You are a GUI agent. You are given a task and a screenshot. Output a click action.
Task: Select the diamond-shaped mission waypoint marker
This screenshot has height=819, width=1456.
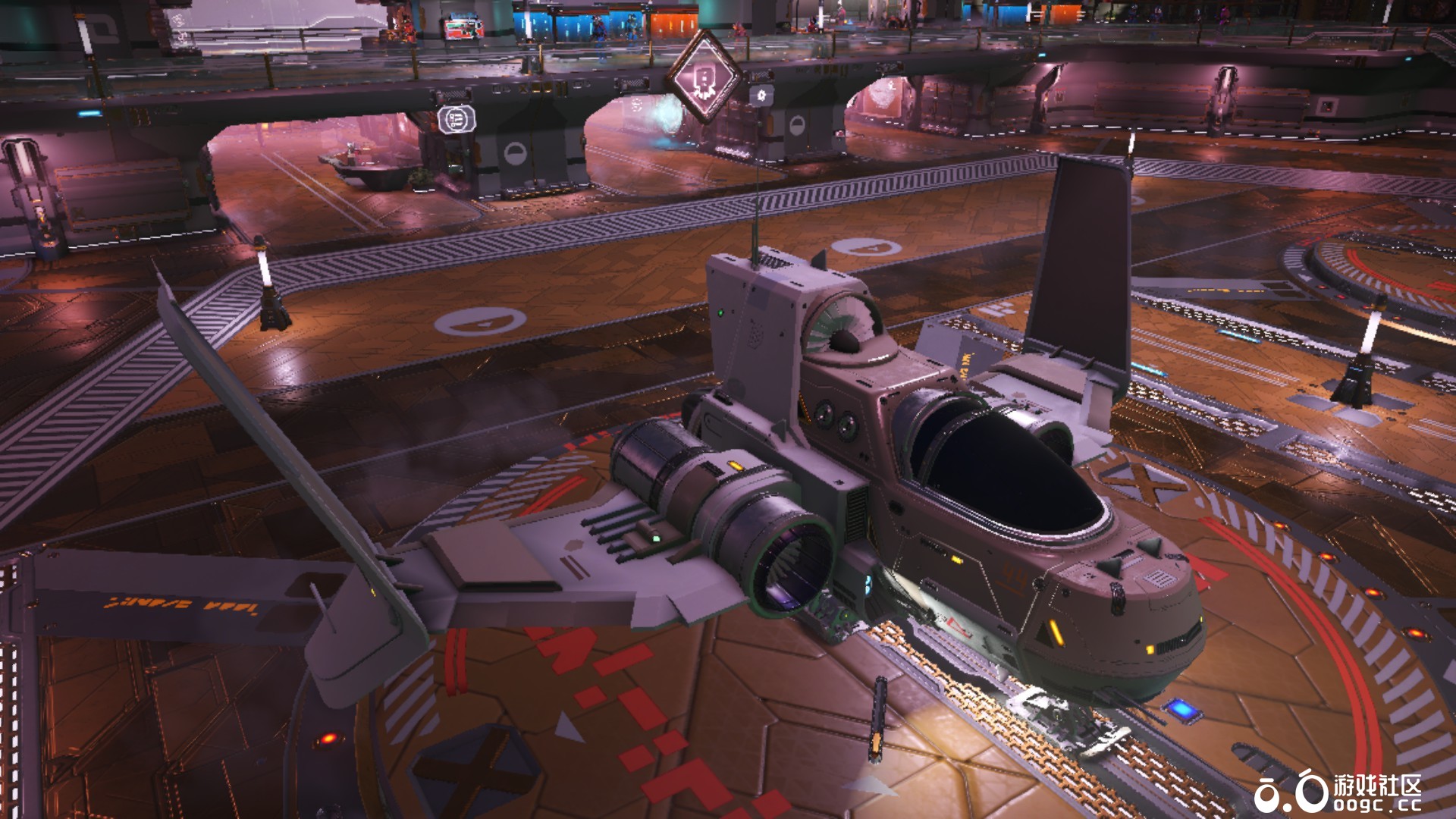[x=703, y=77]
